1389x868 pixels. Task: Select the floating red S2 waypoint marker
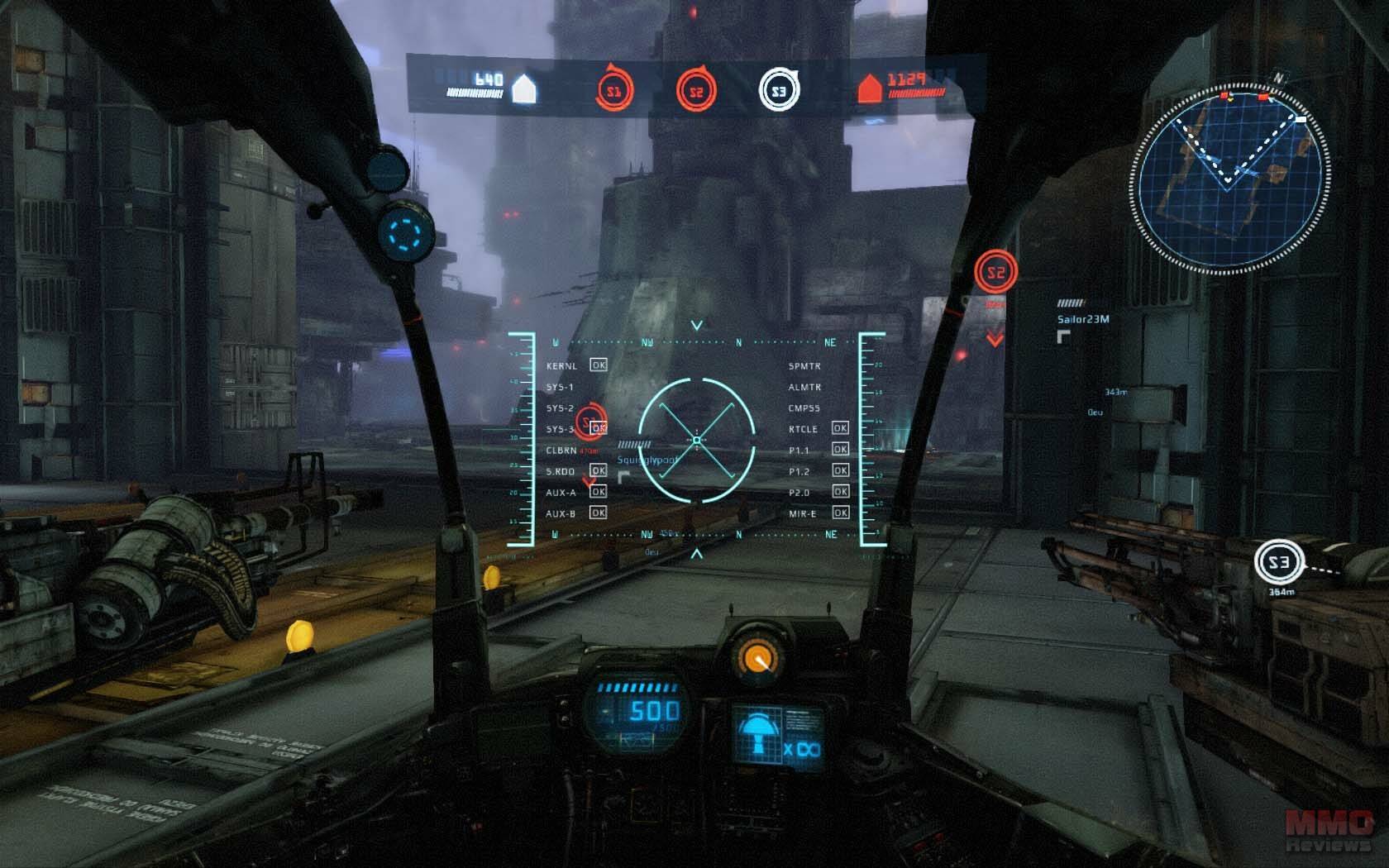(995, 272)
